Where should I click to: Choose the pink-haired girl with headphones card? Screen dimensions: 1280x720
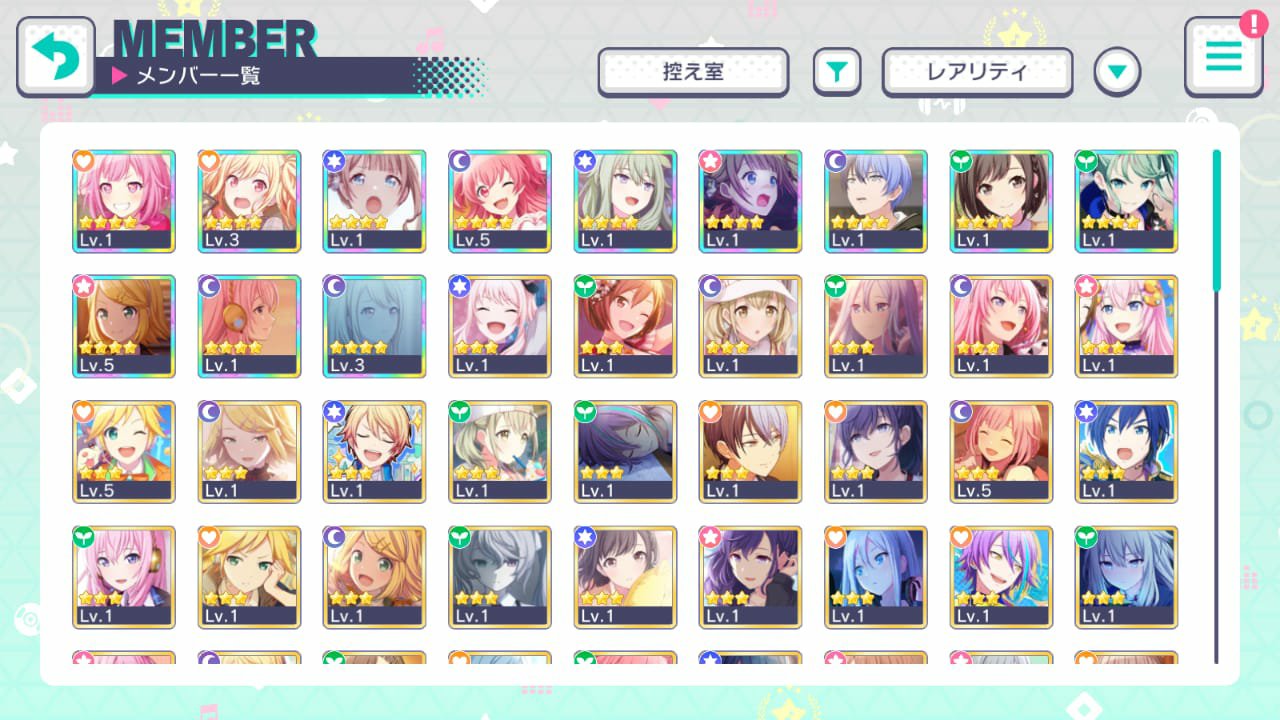coord(124,577)
